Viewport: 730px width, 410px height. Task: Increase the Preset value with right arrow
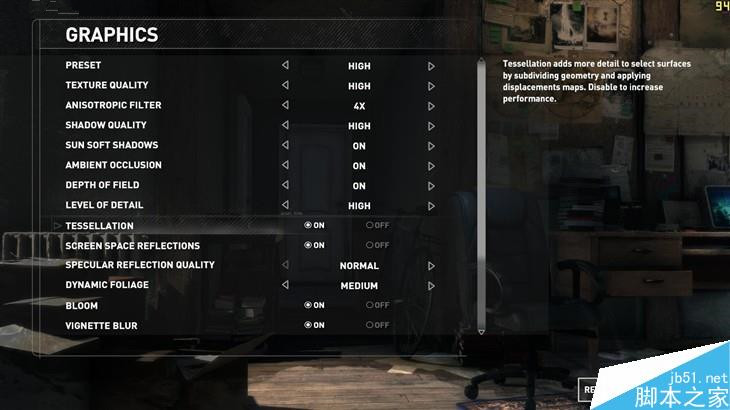[431, 66]
